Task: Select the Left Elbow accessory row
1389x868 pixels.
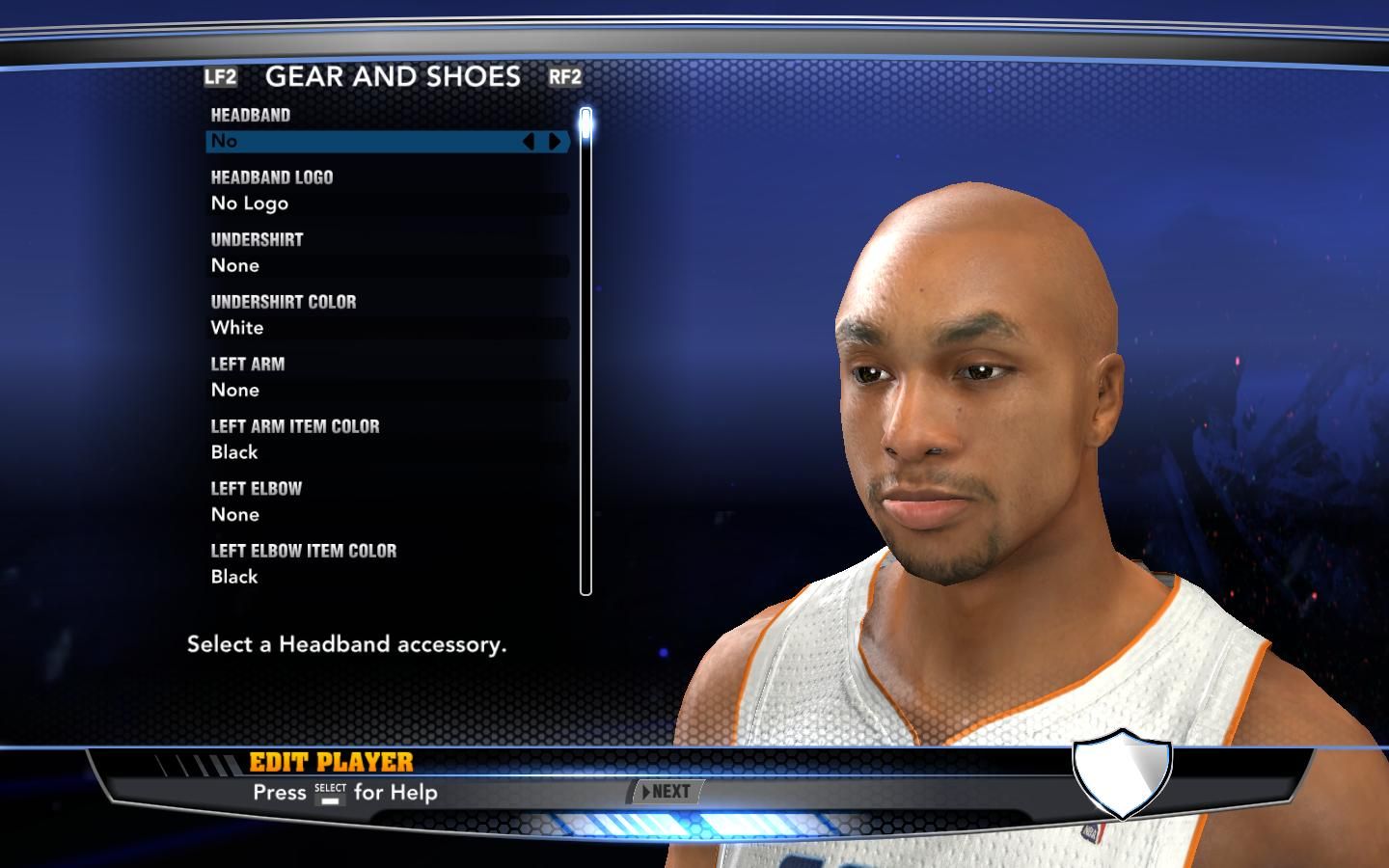Action: click(388, 515)
